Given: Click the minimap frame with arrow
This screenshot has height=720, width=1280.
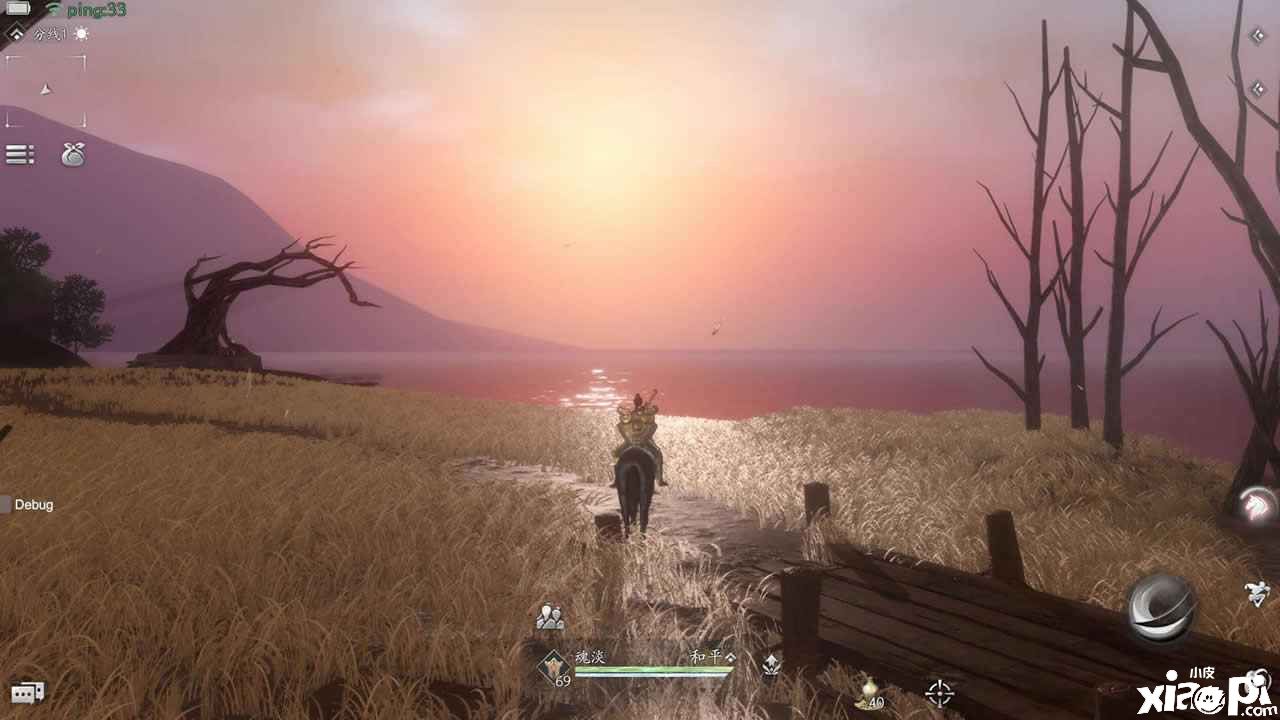Looking at the screenshot, I should 45,91.
